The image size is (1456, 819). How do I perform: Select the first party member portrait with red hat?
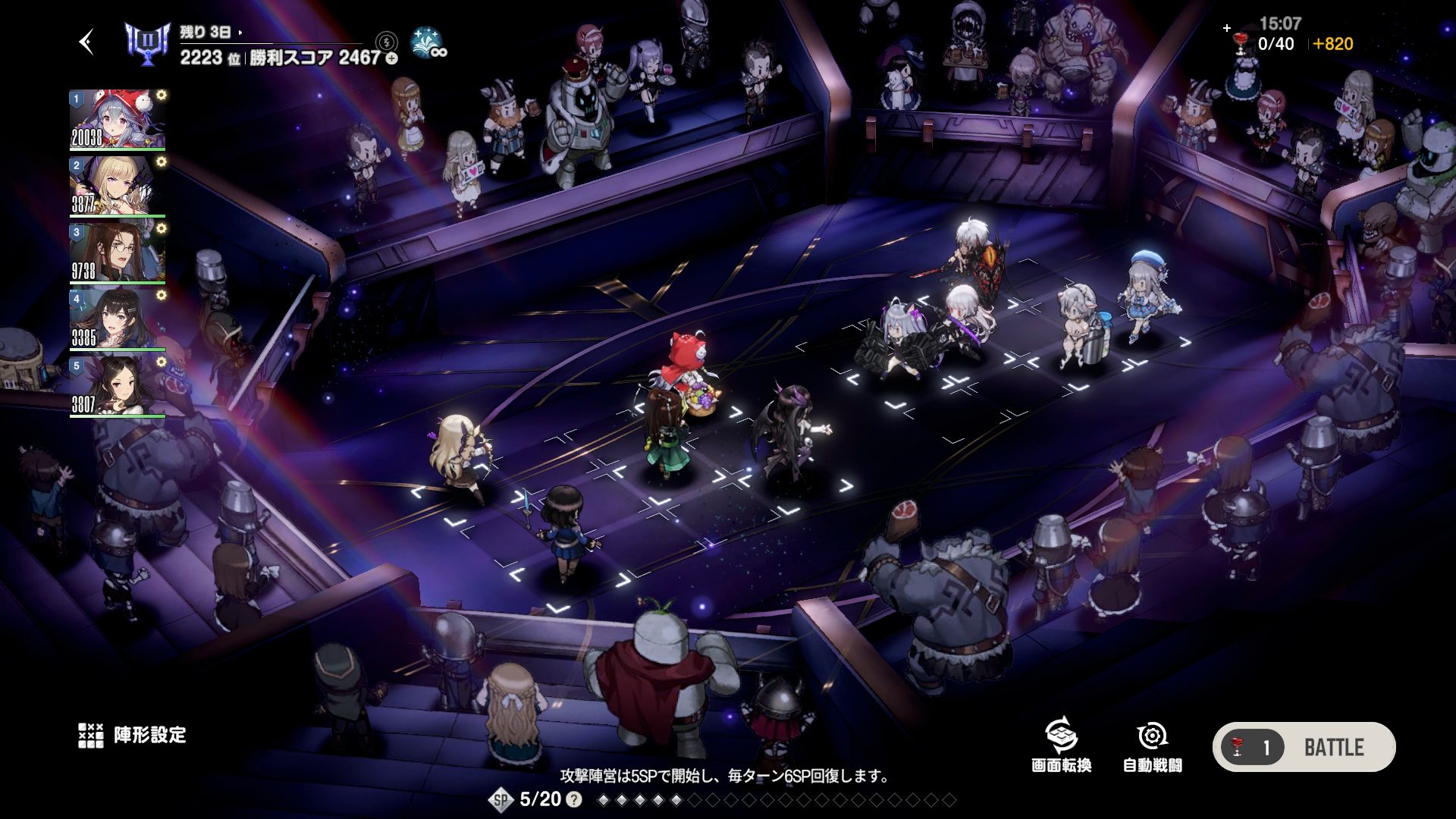[117, 120]
